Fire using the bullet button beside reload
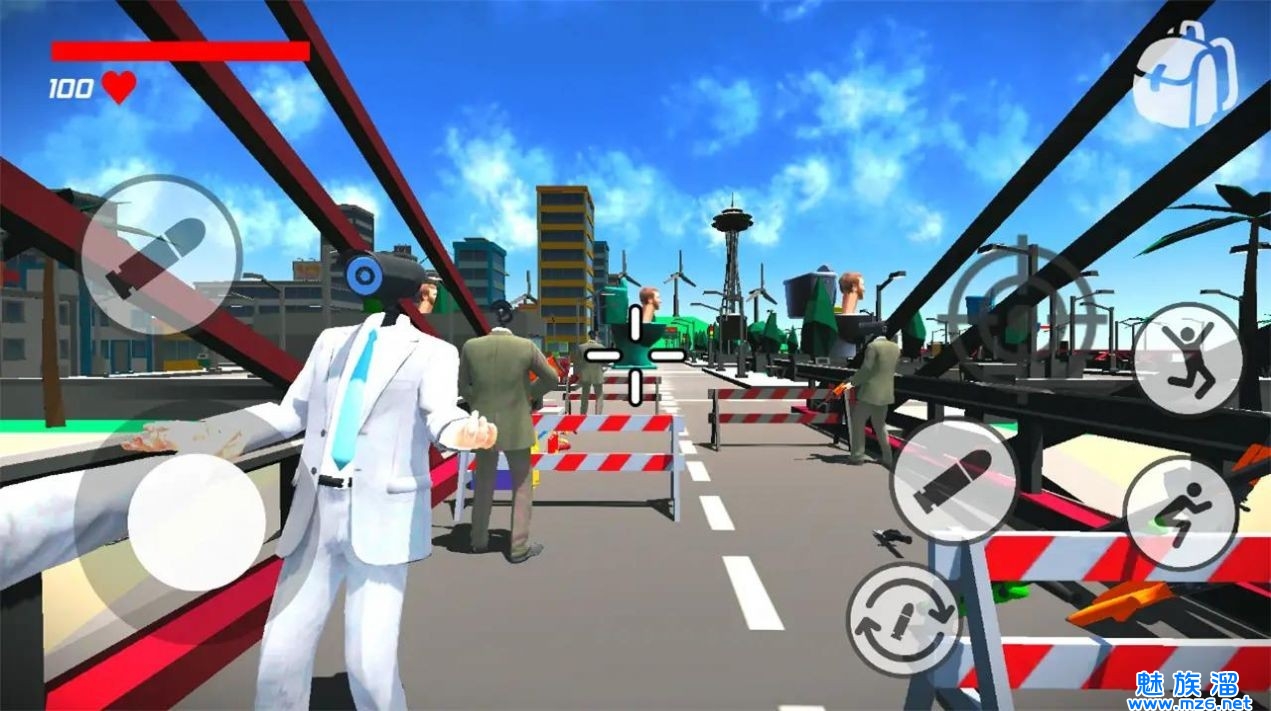This screenshot has width=1271, height=711. 953,480
